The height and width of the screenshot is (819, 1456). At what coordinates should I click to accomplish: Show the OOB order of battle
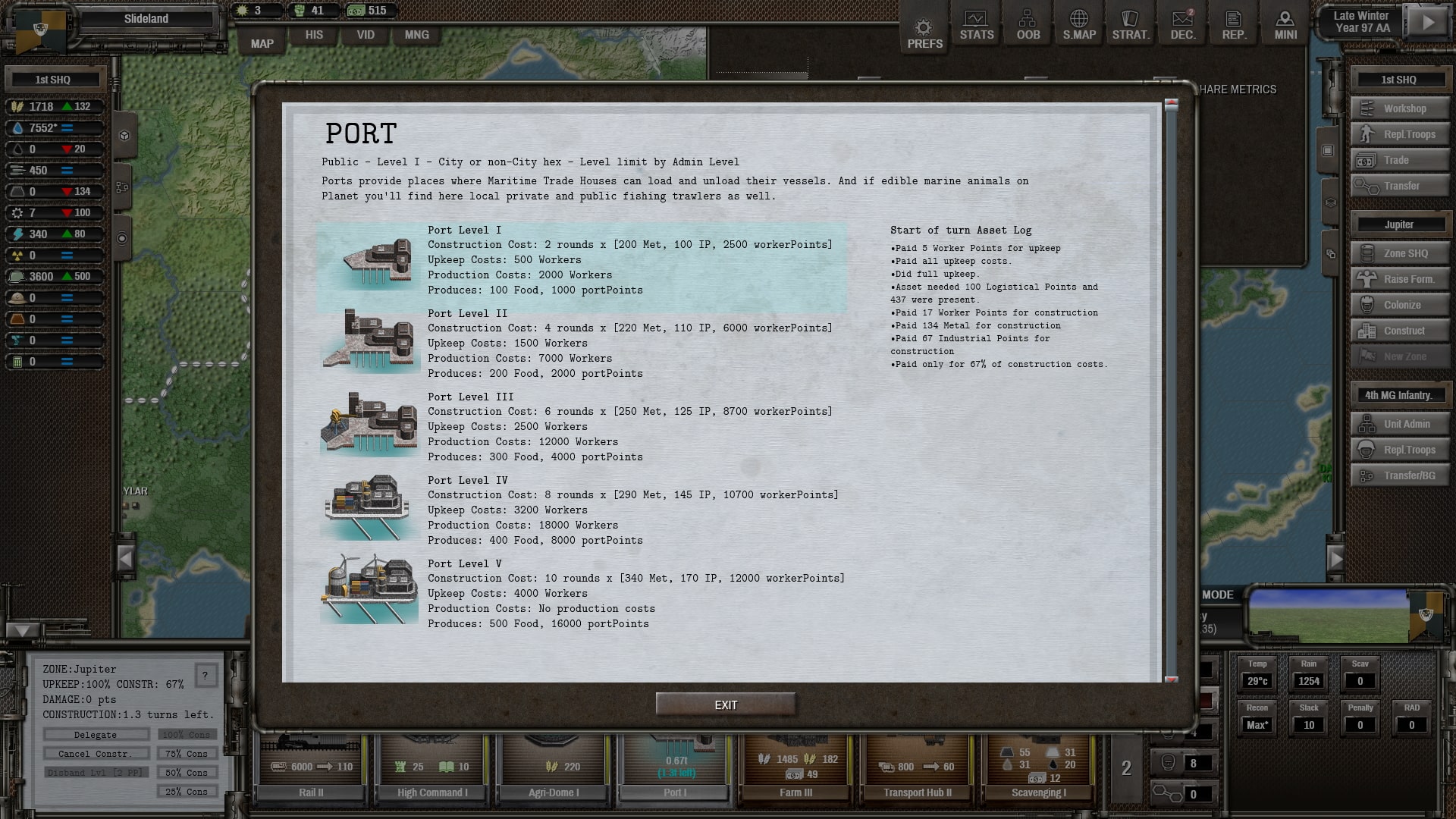point(1028,26)
